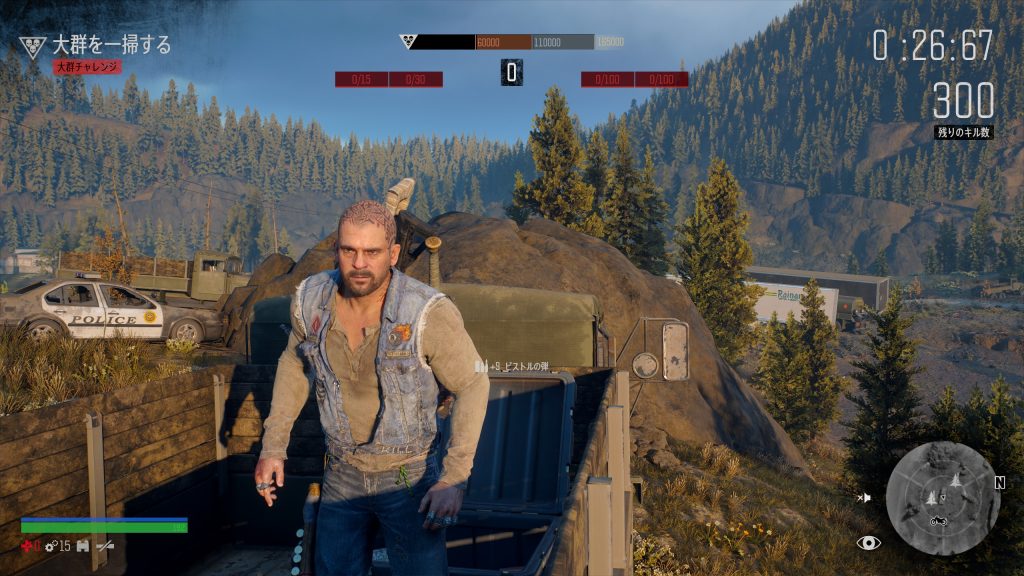Click the horde objective tracker title
Viewport: 1024px width, 576px height.
(x=111, y=45)
